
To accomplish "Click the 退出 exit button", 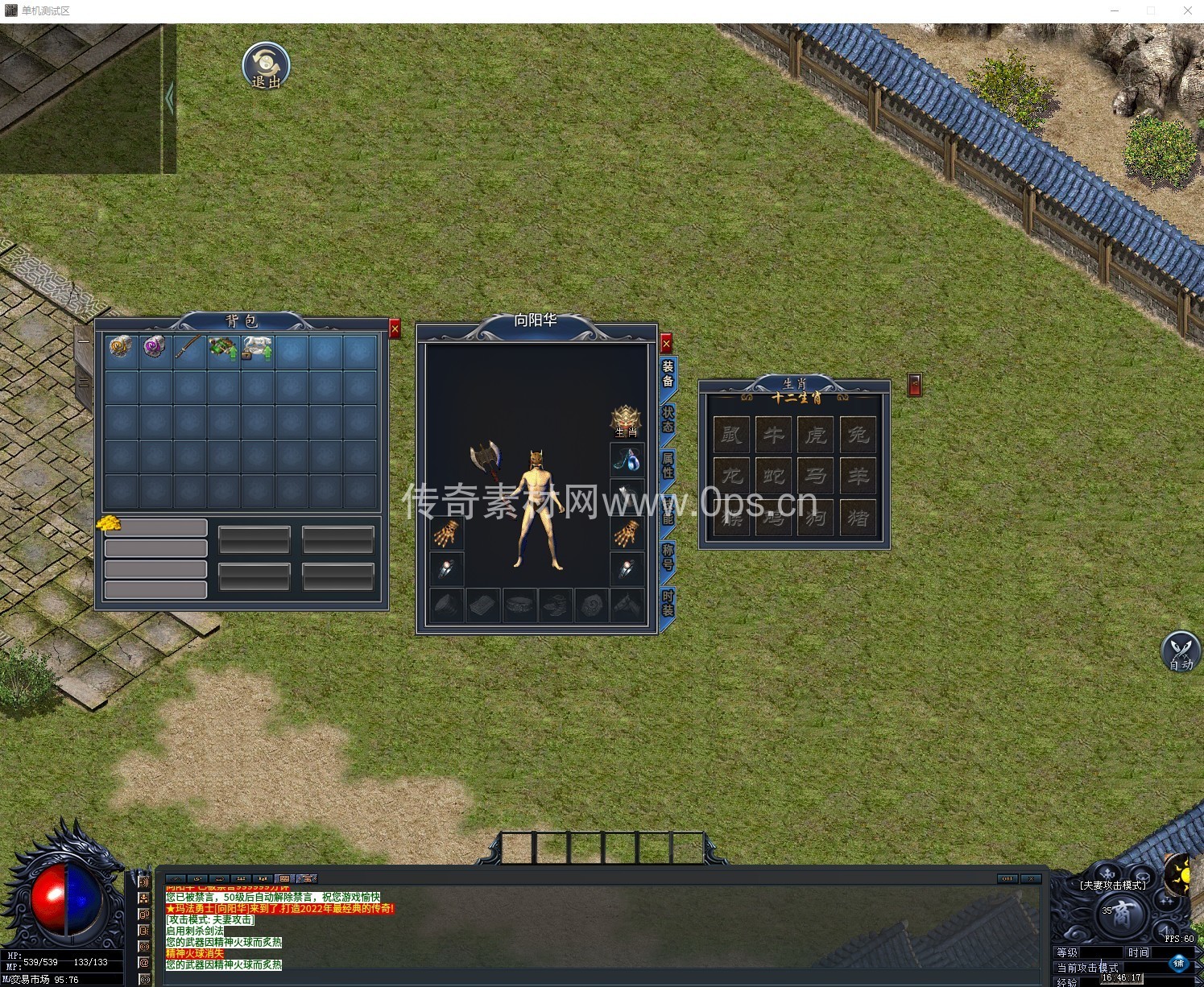I will tap(266, 66).
